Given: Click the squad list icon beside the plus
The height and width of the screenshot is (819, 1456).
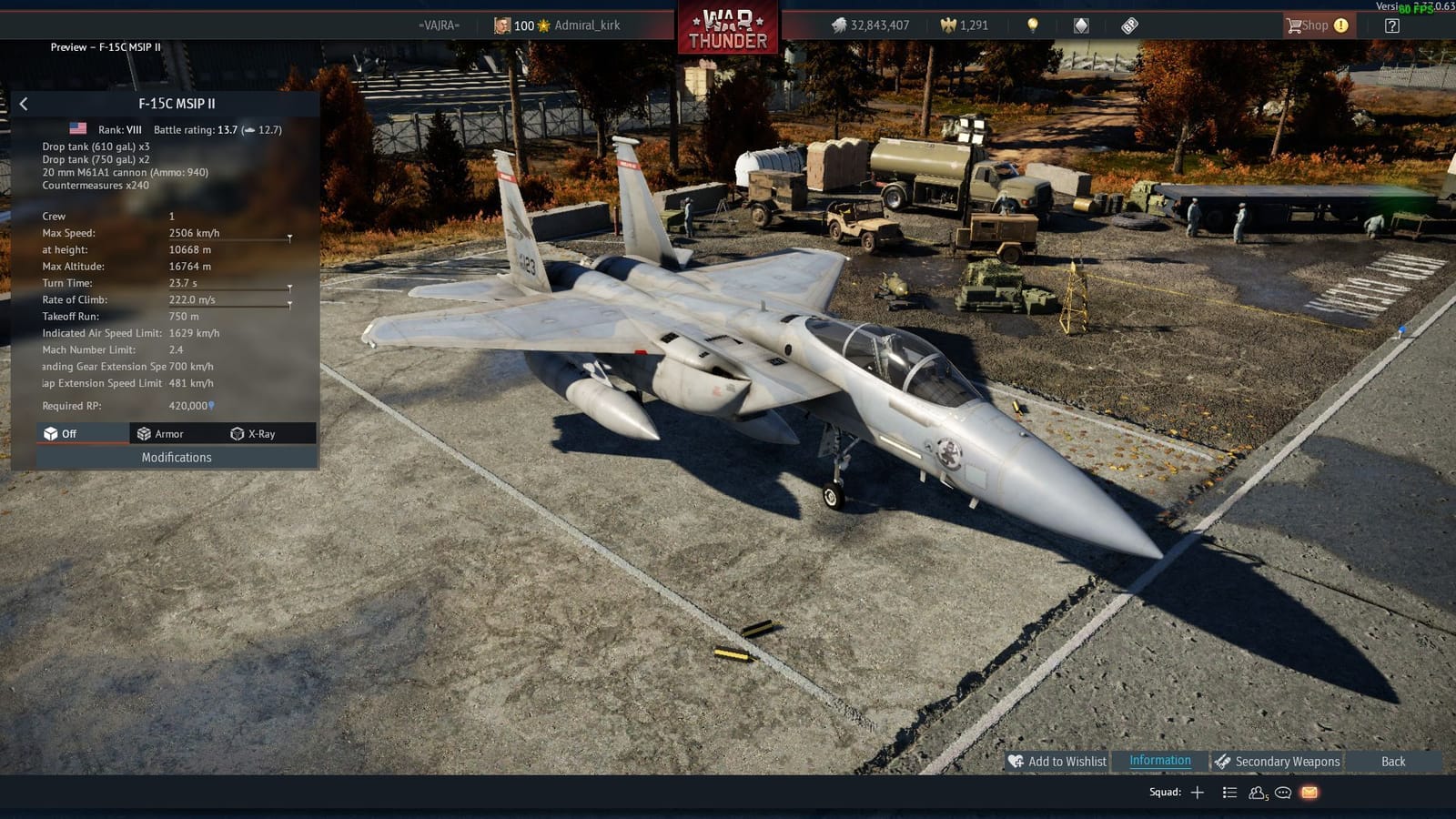Looking at the screenshot, I should pyautogui.click(x=1231, y=792).
